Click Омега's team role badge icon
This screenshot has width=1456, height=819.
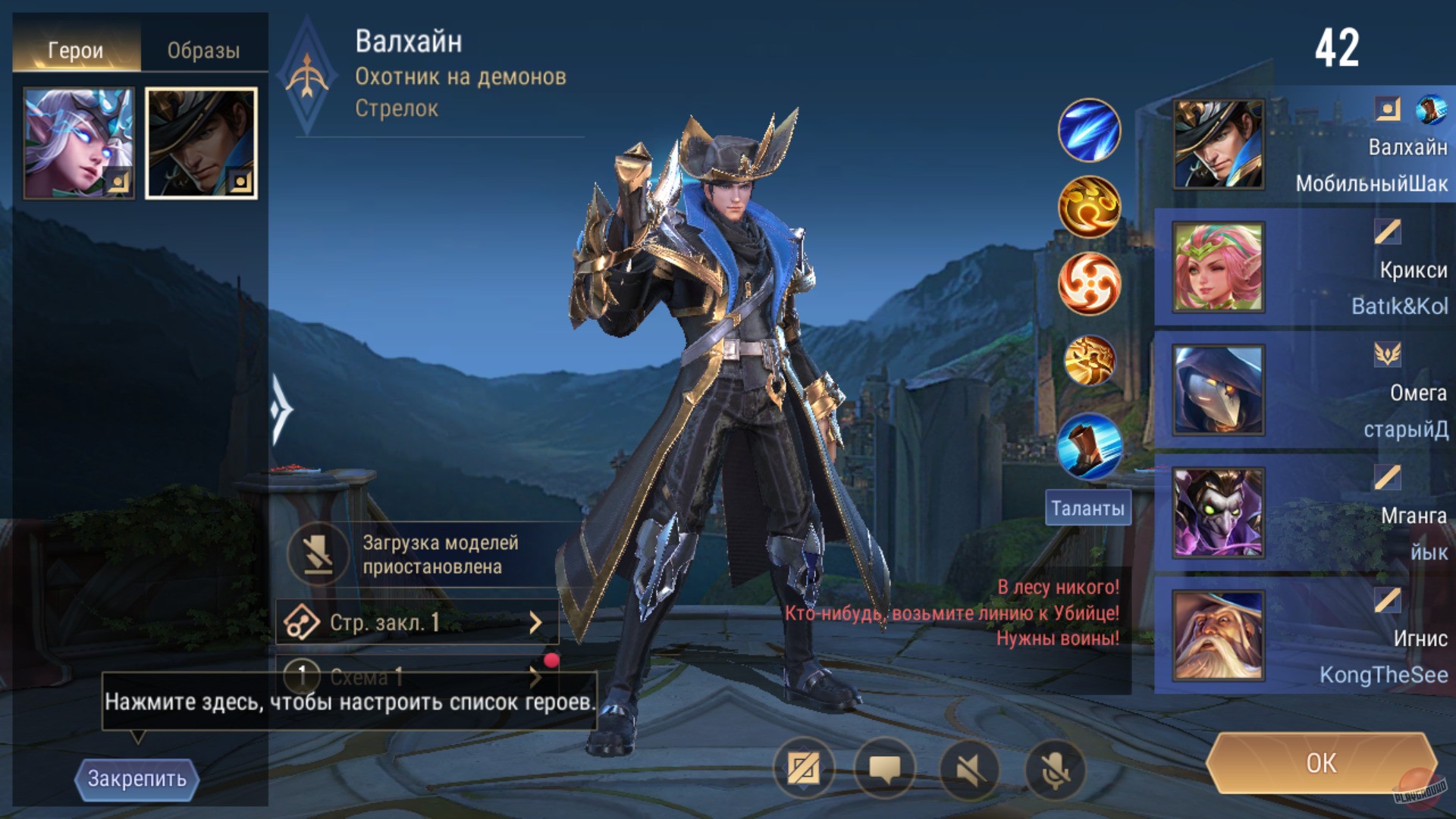[x=1389, y=354]
